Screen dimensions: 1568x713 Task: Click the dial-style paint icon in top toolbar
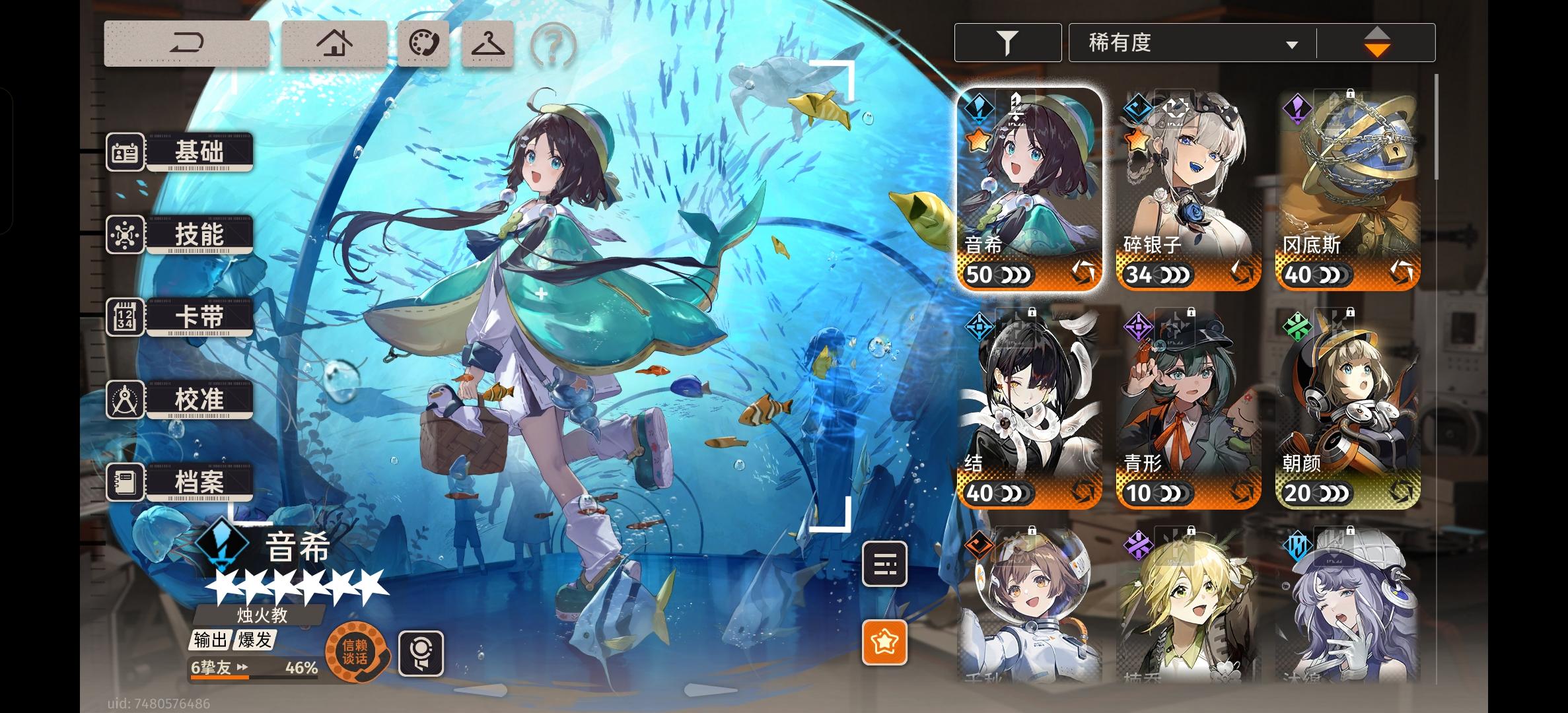click(421, 44)
